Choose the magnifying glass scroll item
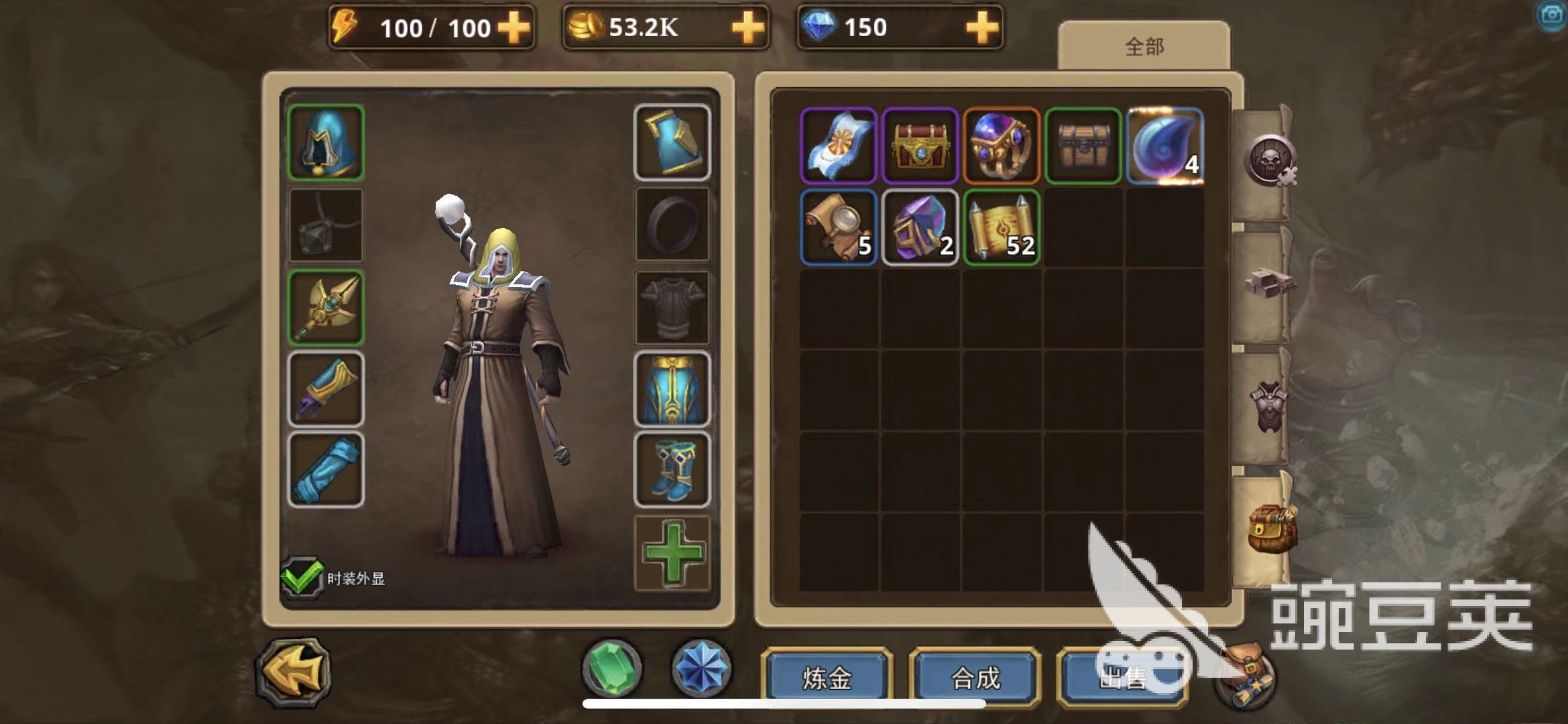The width and height of the screenshot is (1568, 724). (839, 227)
